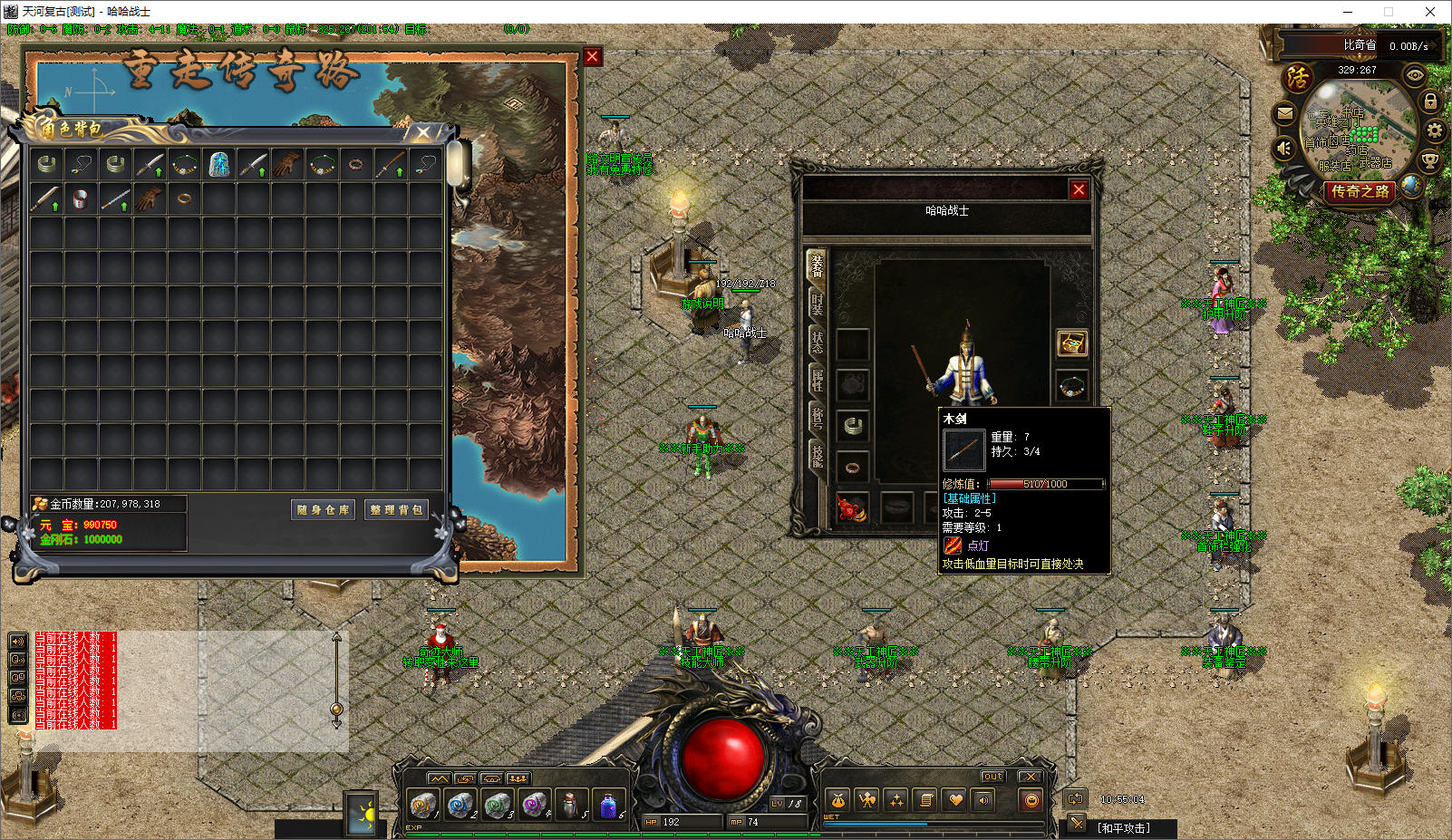Minimize the game window

point(1348,12)
